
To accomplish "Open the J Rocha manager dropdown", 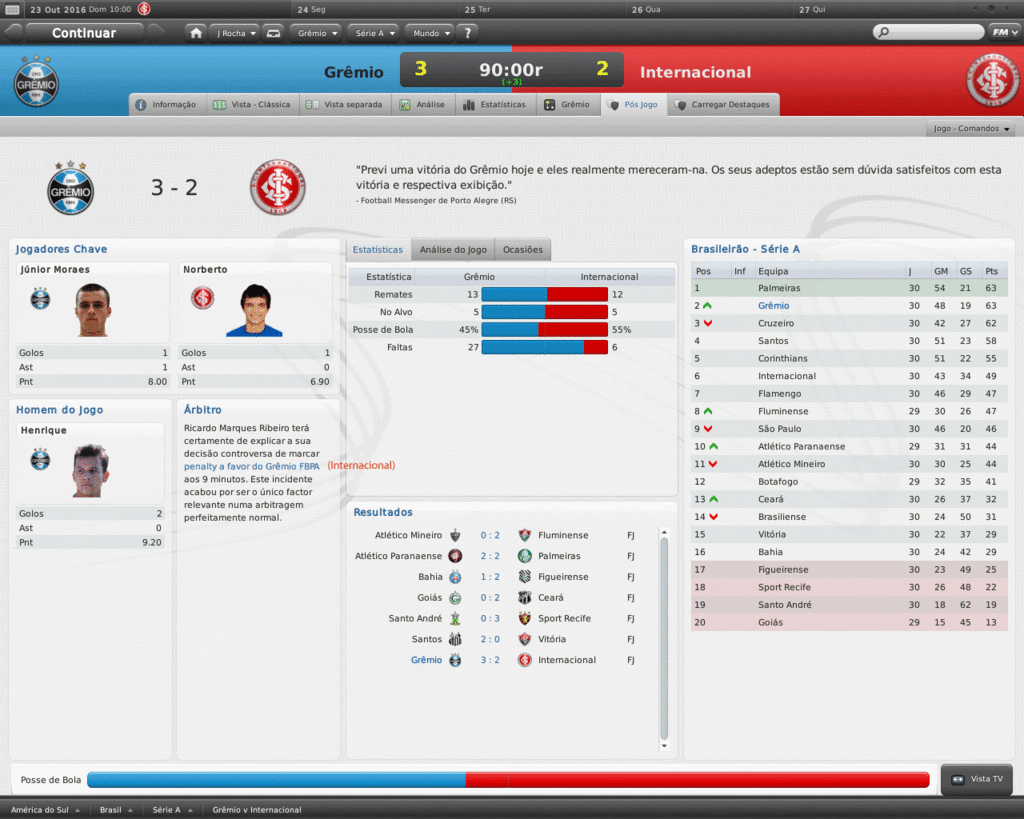I will coord(236,33).
